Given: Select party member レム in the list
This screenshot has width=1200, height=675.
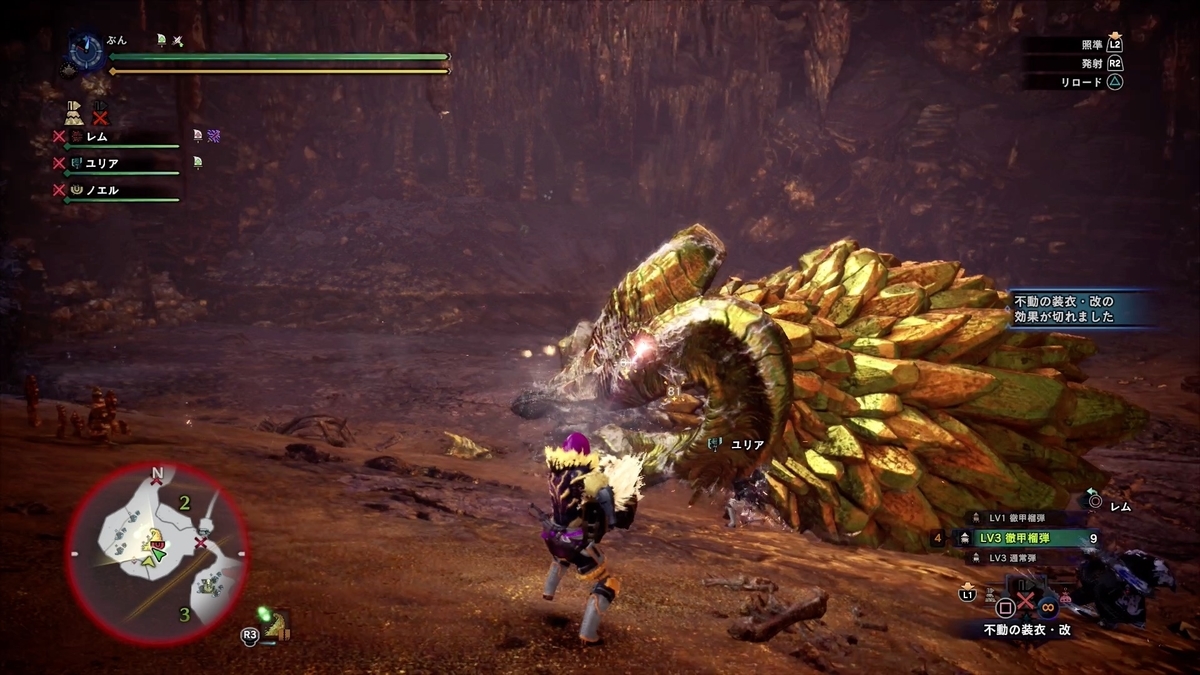Looking at the screenshot, I should [x=96, y=136].
